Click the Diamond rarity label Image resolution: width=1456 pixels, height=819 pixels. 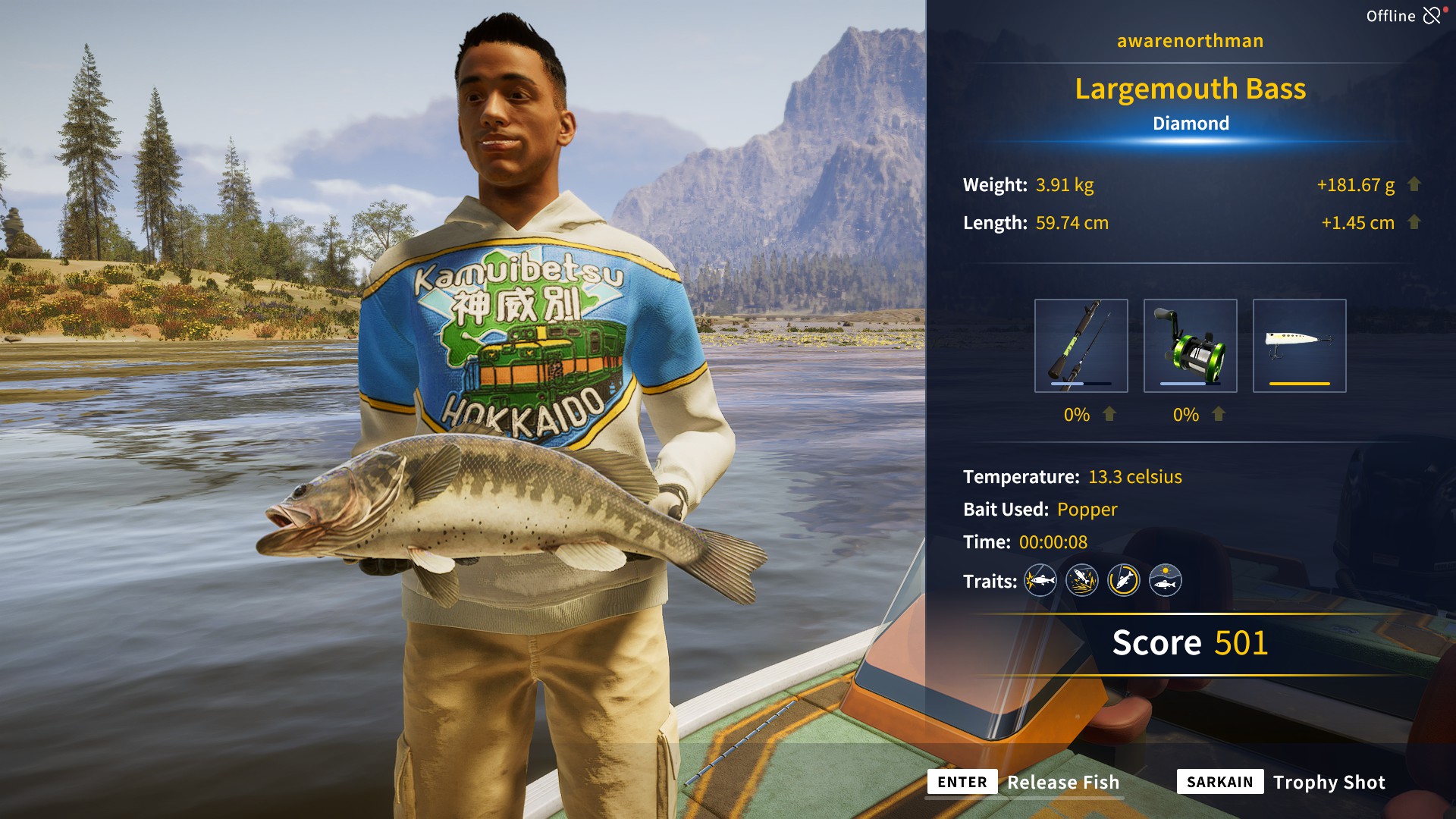[1190, 123]
